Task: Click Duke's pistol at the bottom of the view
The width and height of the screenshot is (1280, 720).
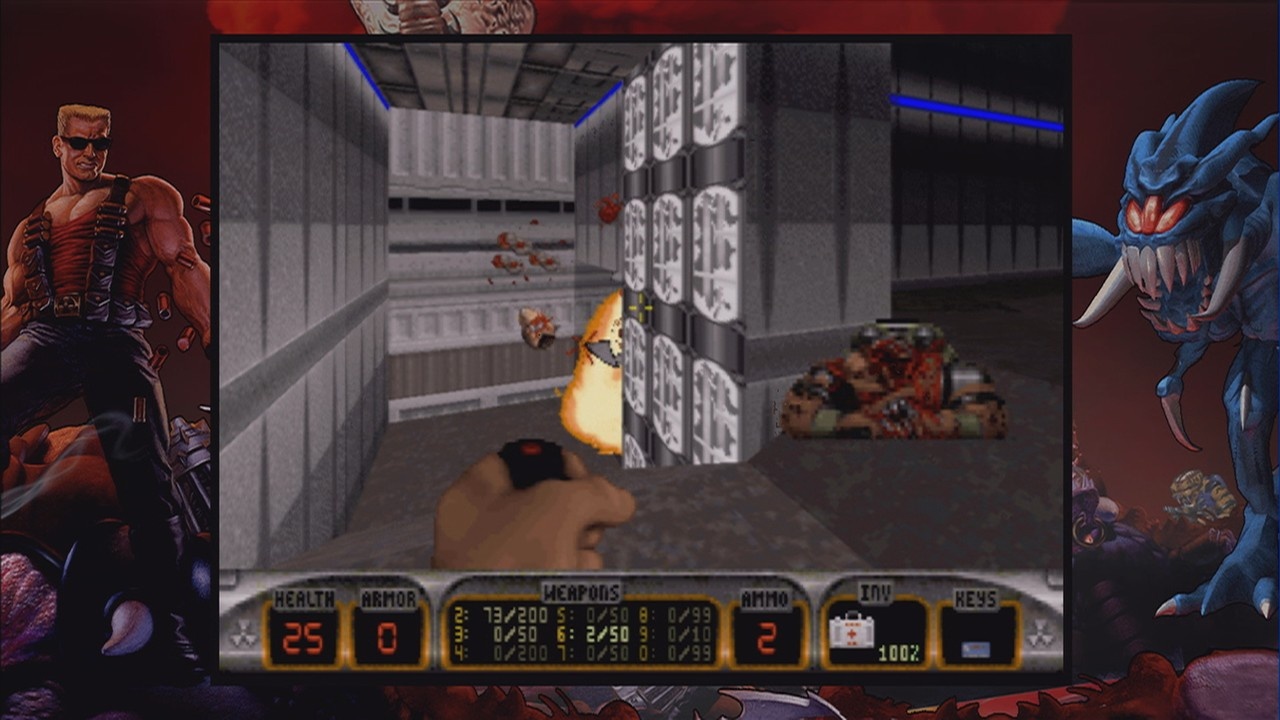Action: point(530,500)
